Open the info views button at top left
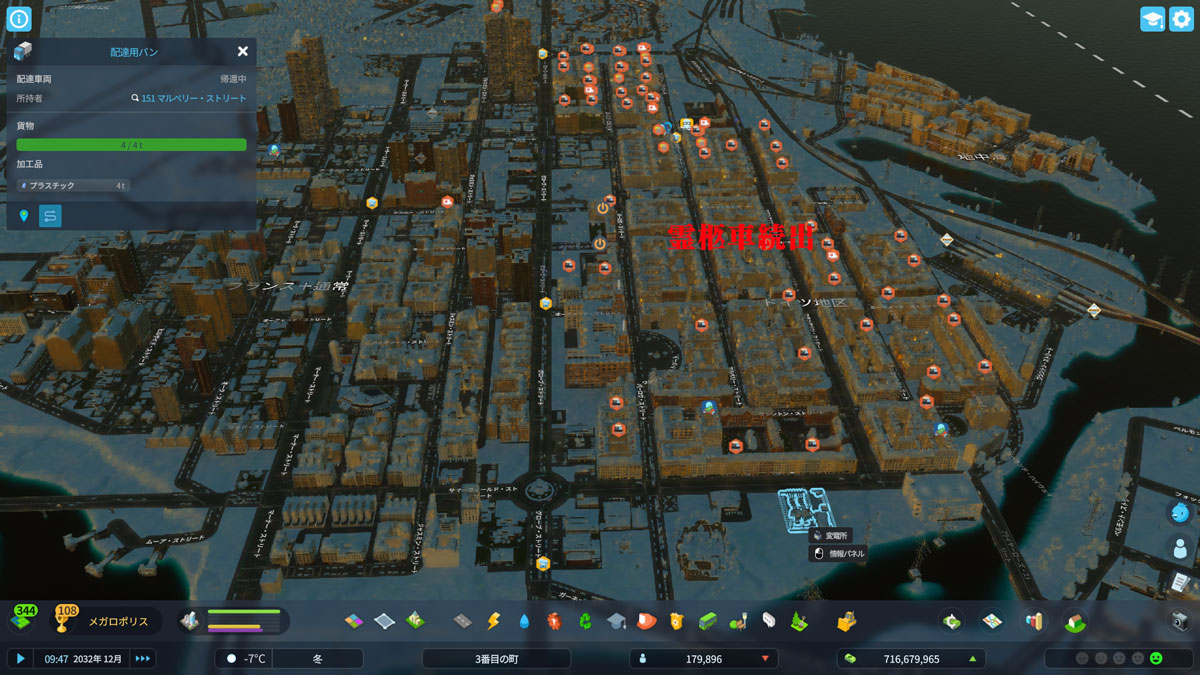Screen dimensions: 1200x675 pyautogui.click(x=20, y=18)
